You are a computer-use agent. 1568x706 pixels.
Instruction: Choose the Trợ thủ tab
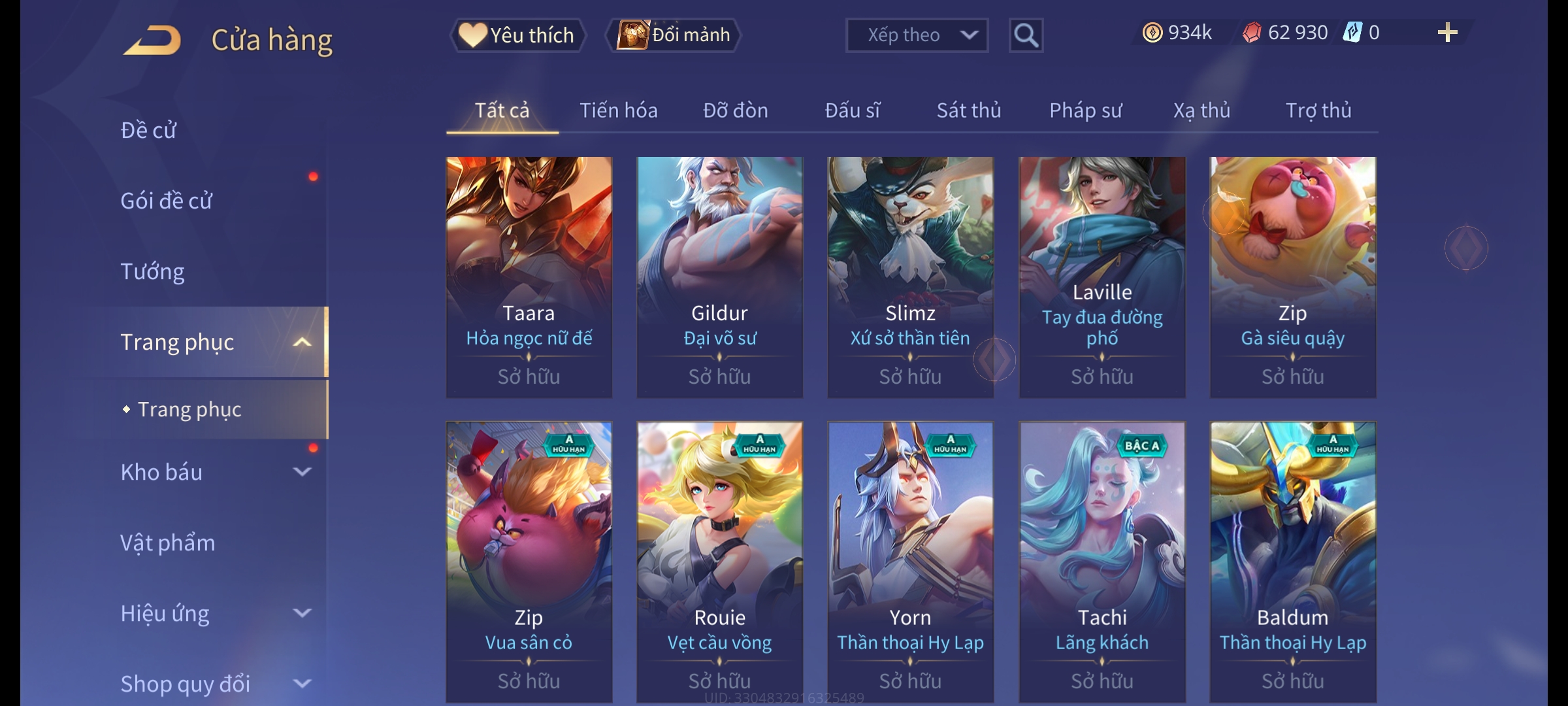1318,110
